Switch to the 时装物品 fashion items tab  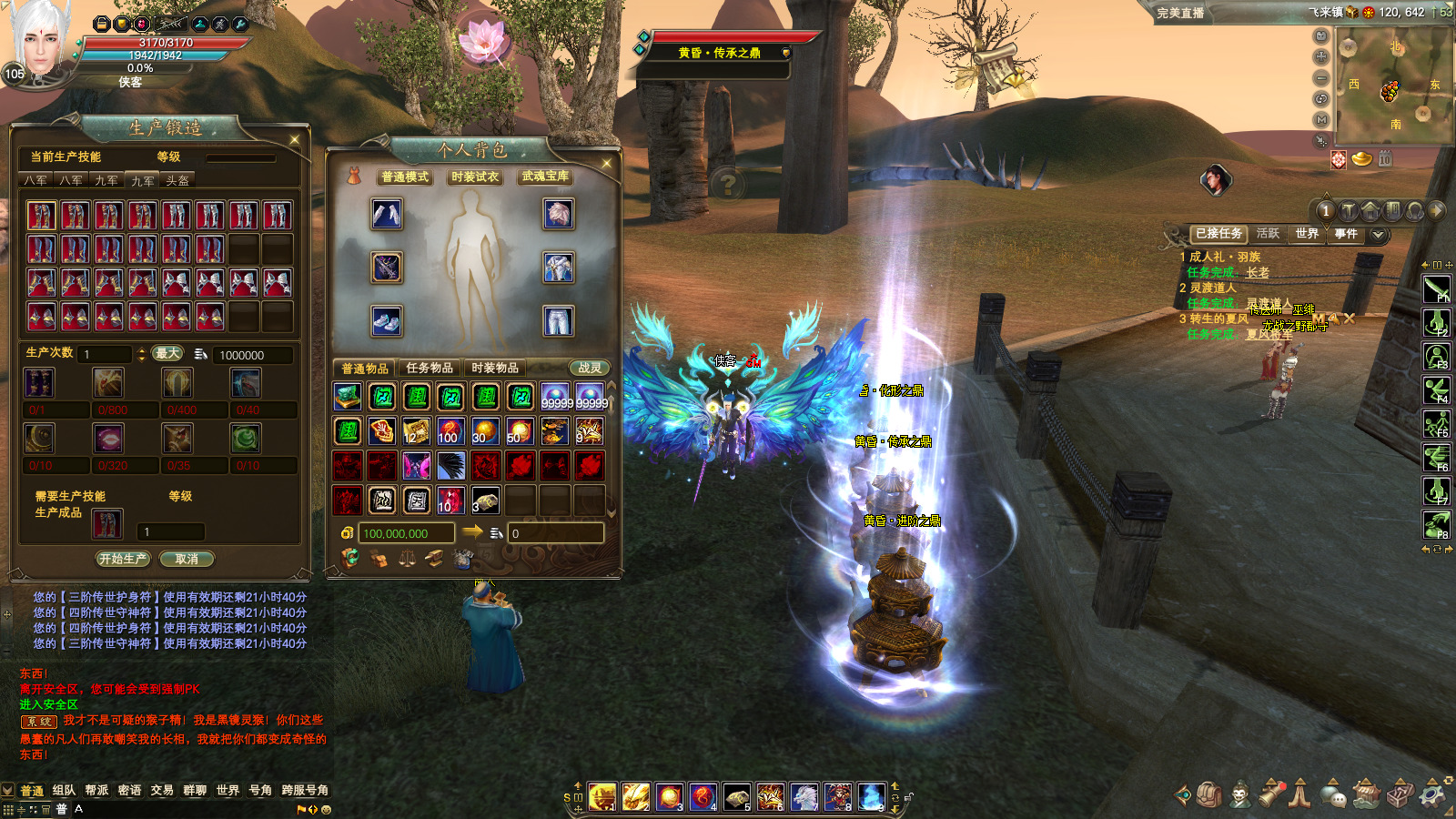(495, 368)
